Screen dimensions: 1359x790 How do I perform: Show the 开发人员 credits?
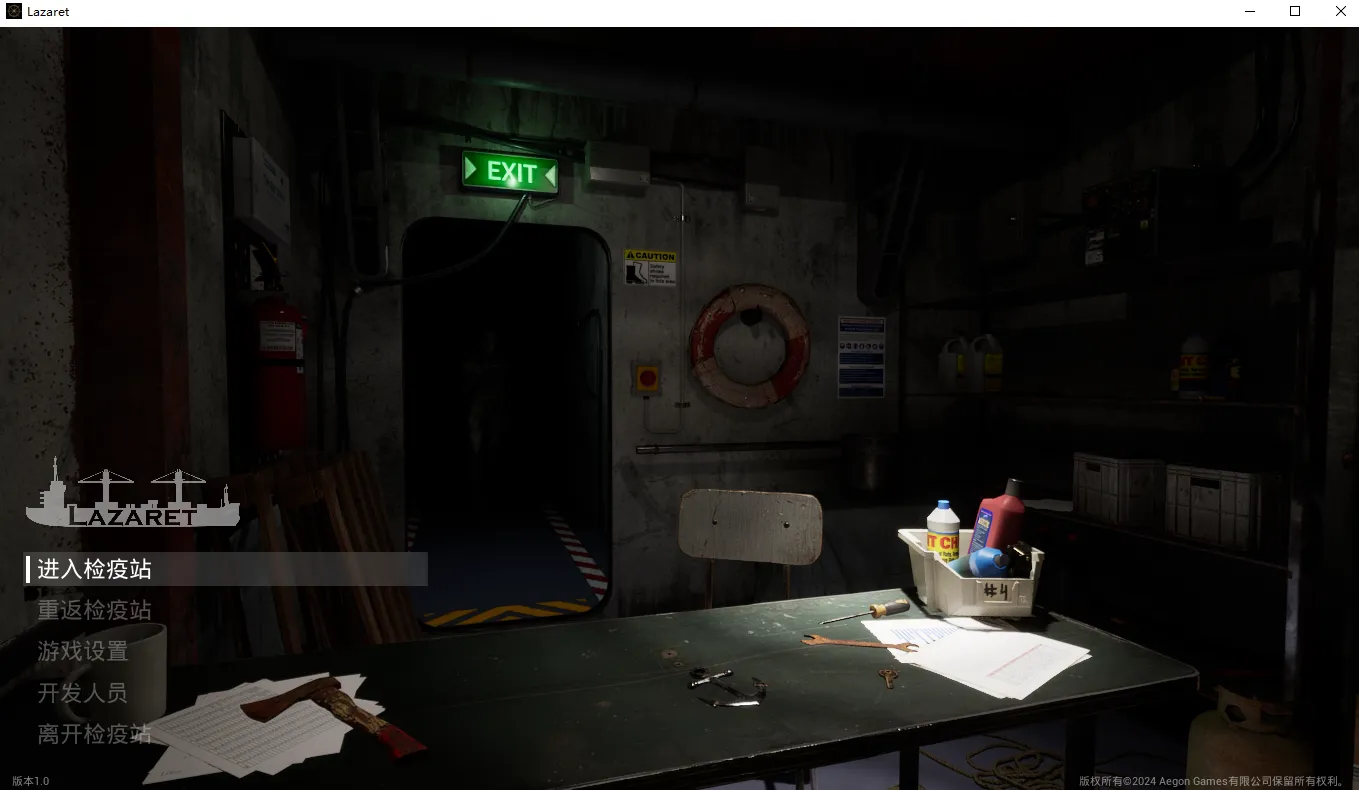(83, 692)
